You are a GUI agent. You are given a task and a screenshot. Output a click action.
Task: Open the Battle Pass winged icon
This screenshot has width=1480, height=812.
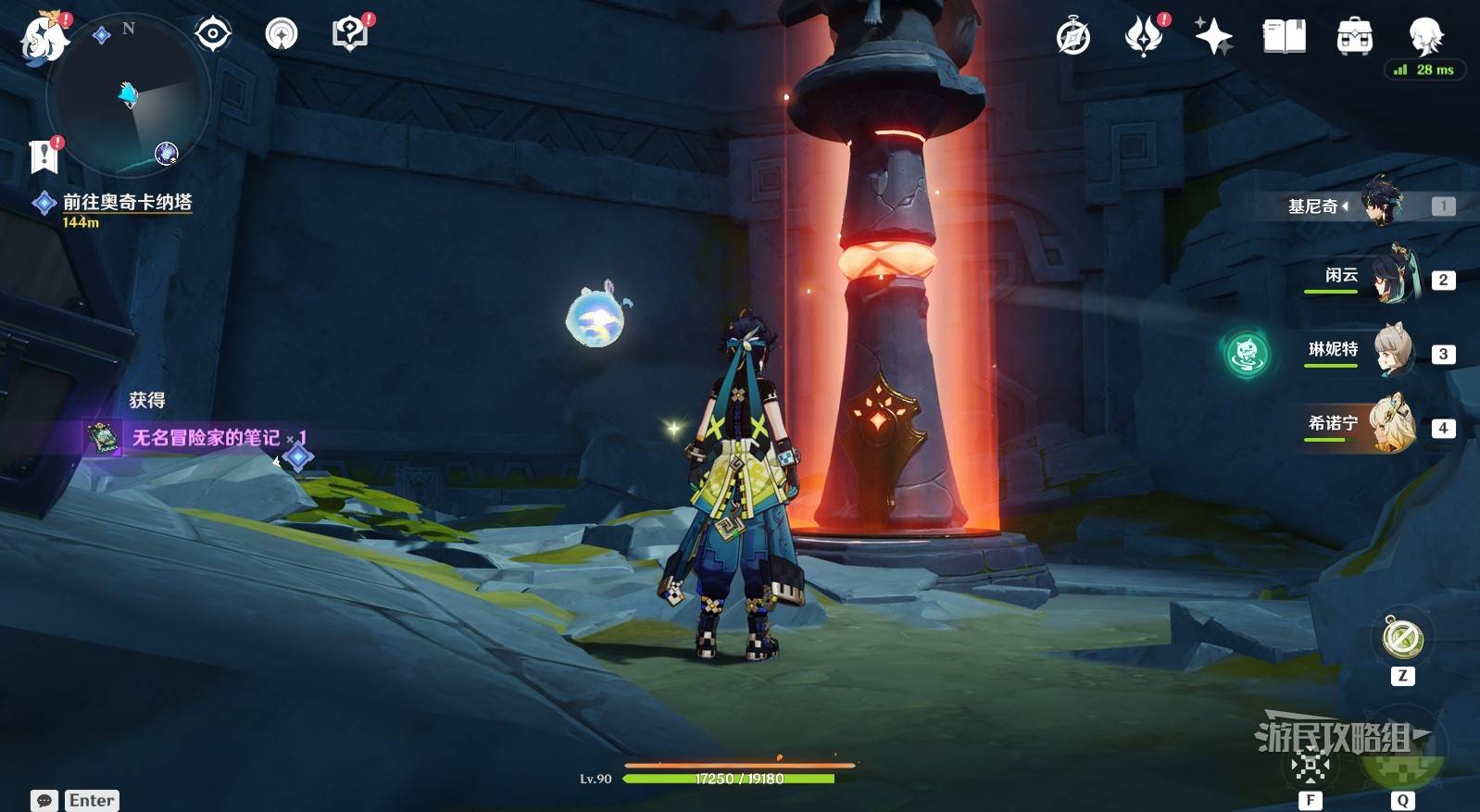[1144, 37]
